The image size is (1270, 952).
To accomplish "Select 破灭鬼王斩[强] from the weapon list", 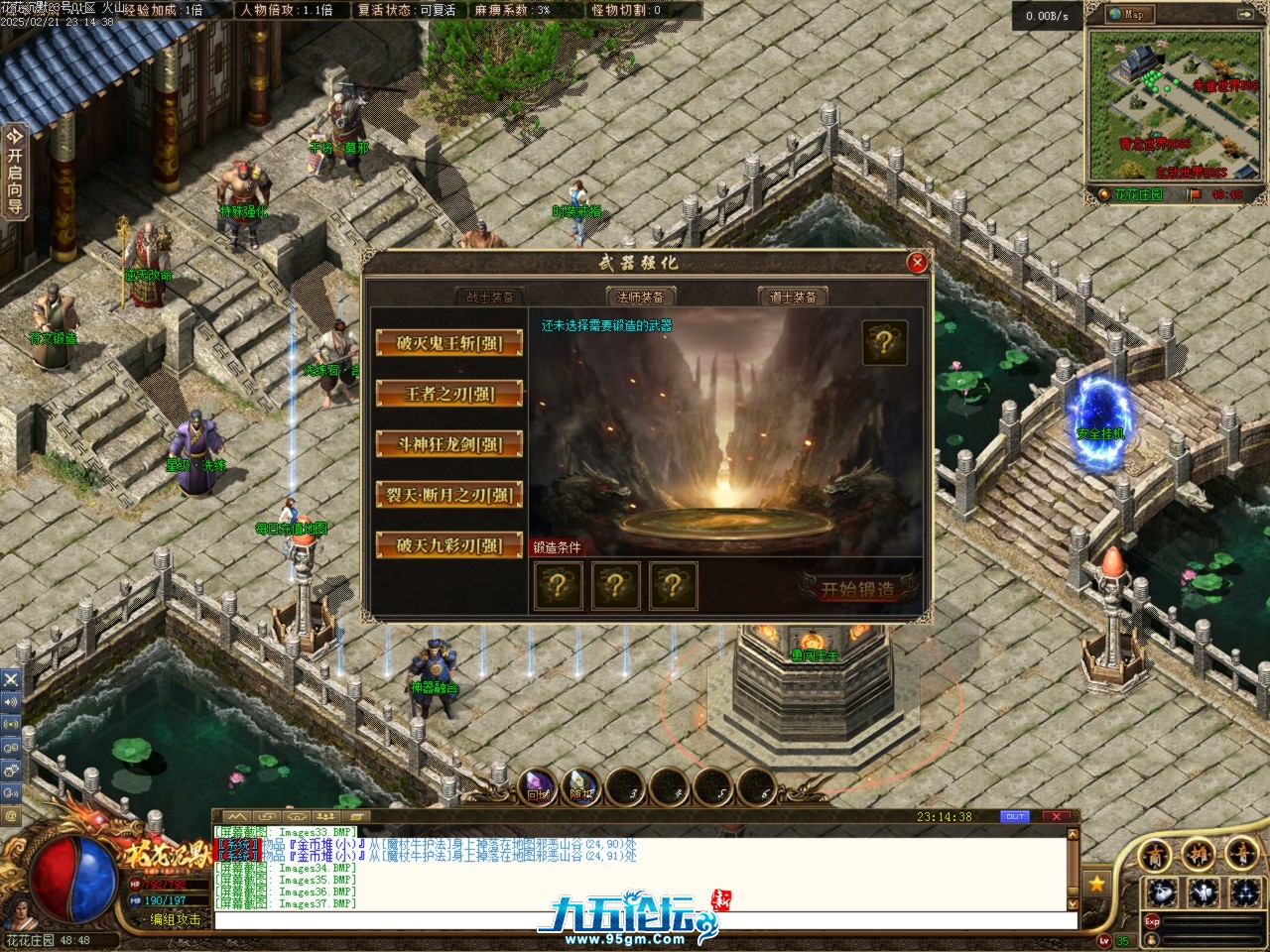I will coord(448,343).
